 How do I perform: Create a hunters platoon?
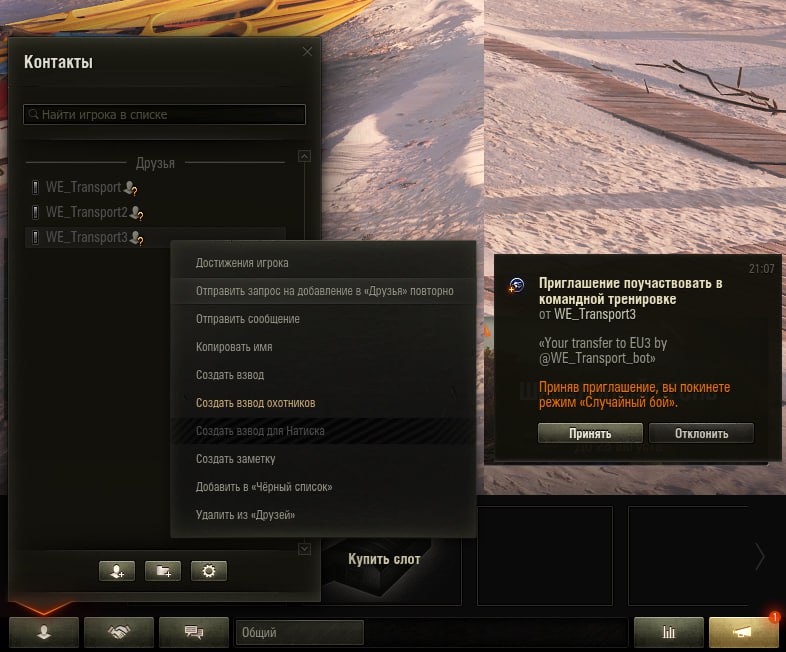[x=256, y=403]
